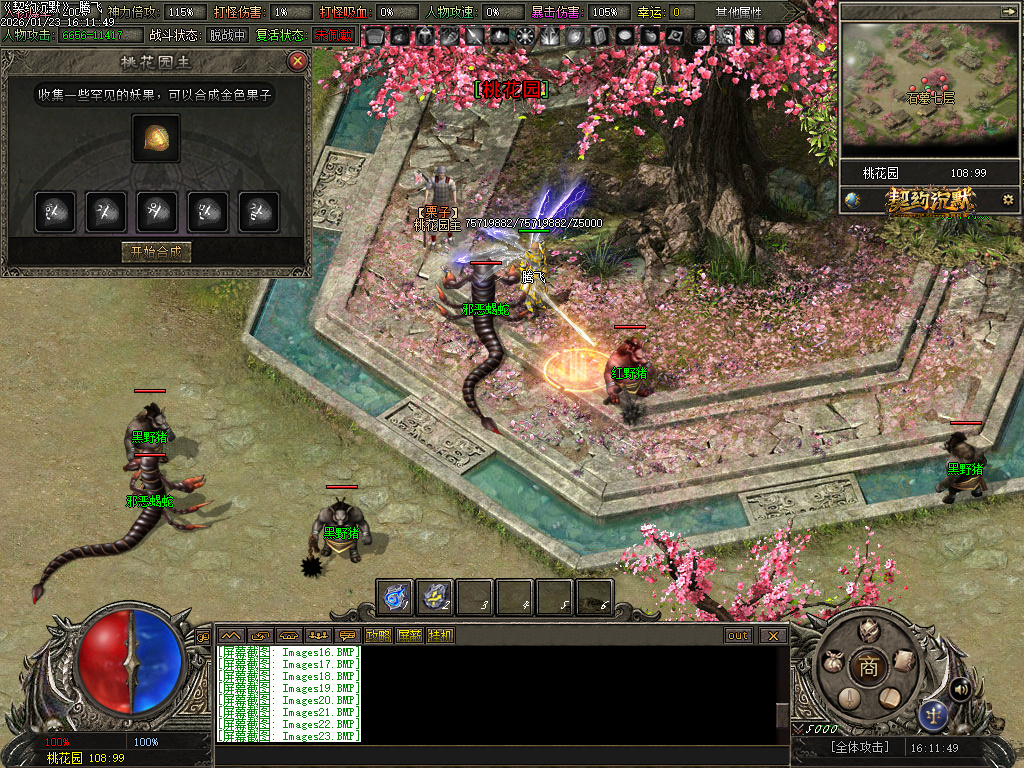Toggle the sound speaker icon

click(x=961, y=688)
